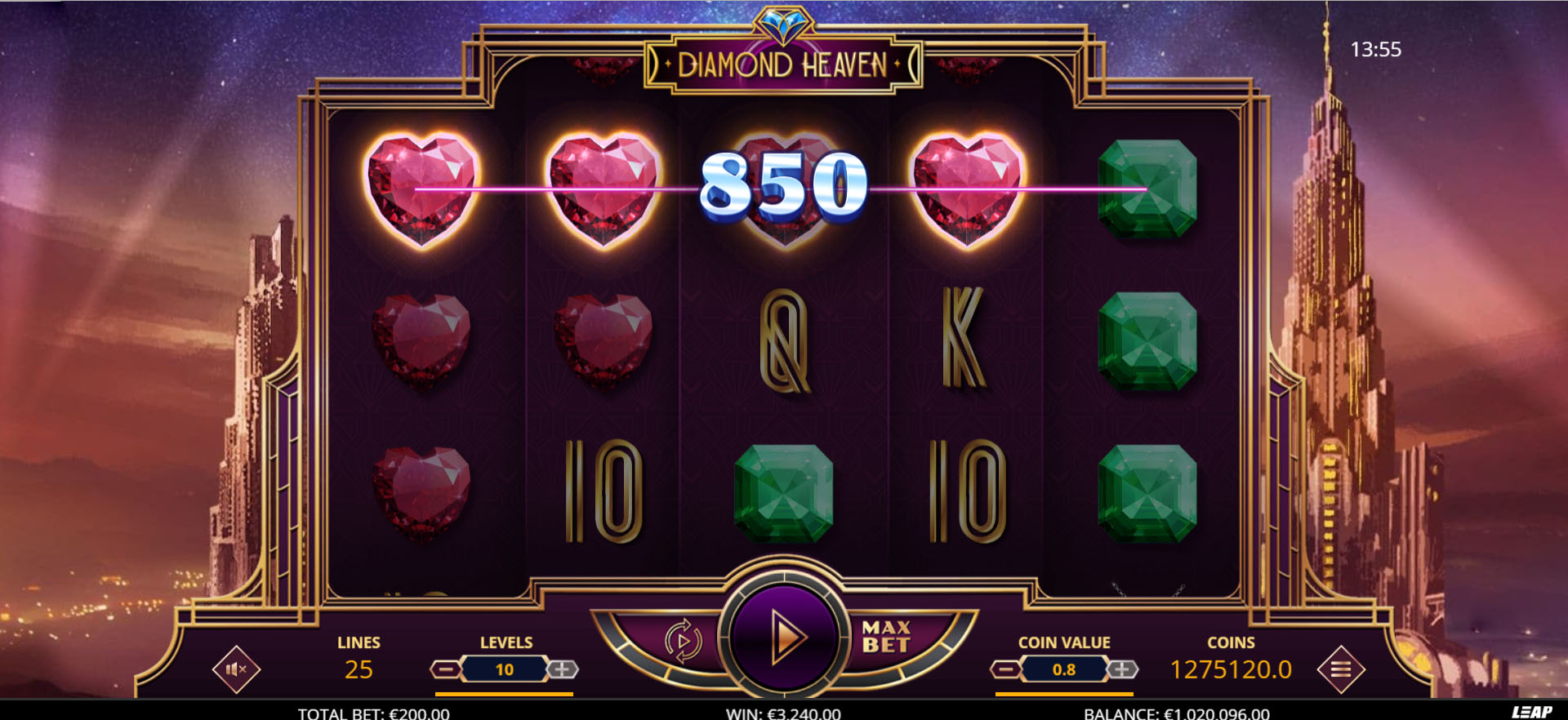Click the WIN €3,240.00 display
The image size is (1568, 720).
(783, 712)
